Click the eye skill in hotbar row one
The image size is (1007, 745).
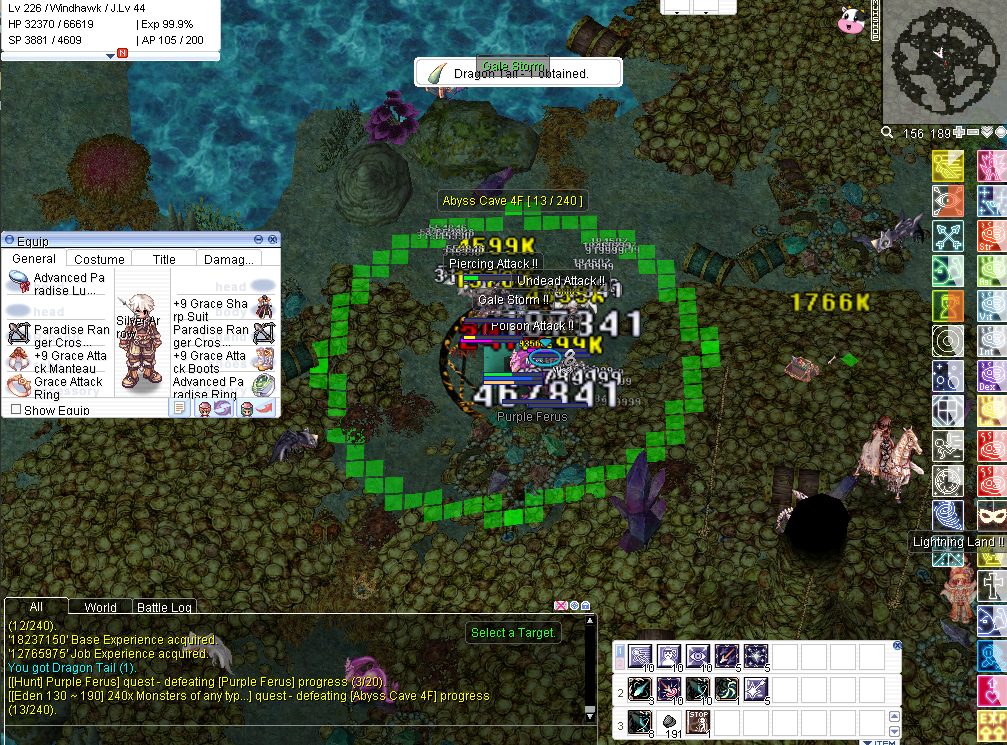[x=697, y=657]
